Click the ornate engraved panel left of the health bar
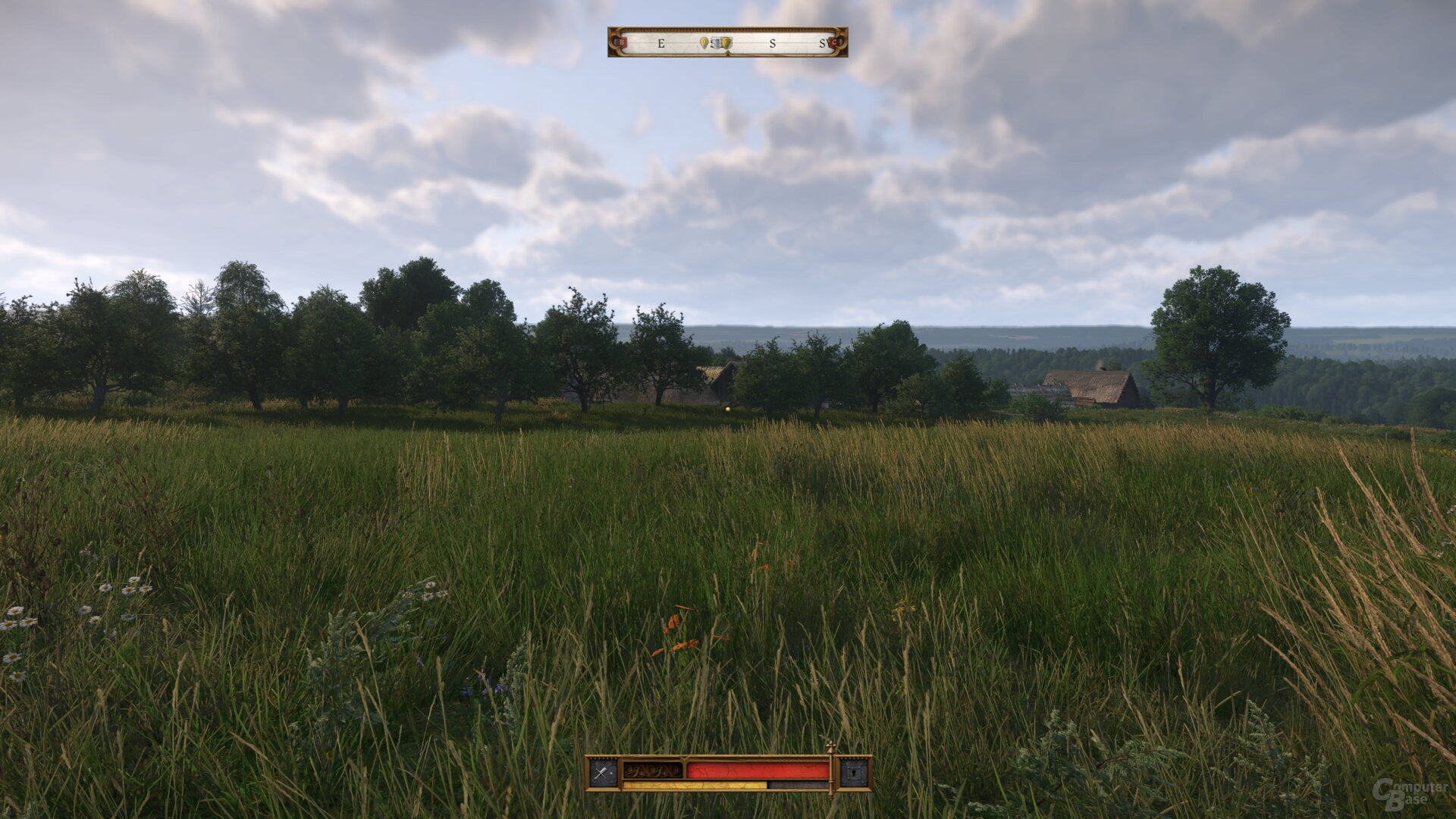 tap(652, 770)
